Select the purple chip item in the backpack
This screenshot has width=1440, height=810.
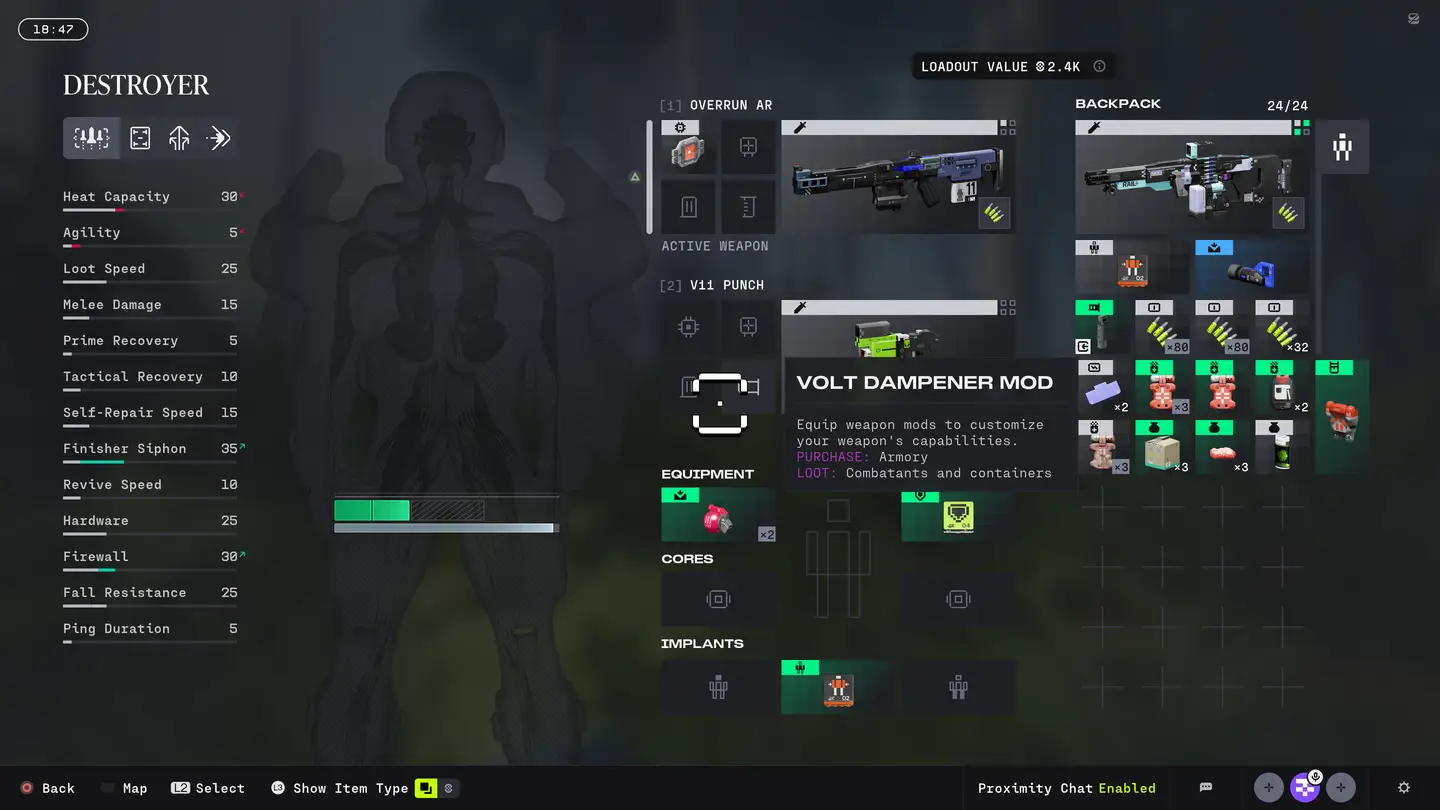pyautogui.click(x=1102, y=388)
